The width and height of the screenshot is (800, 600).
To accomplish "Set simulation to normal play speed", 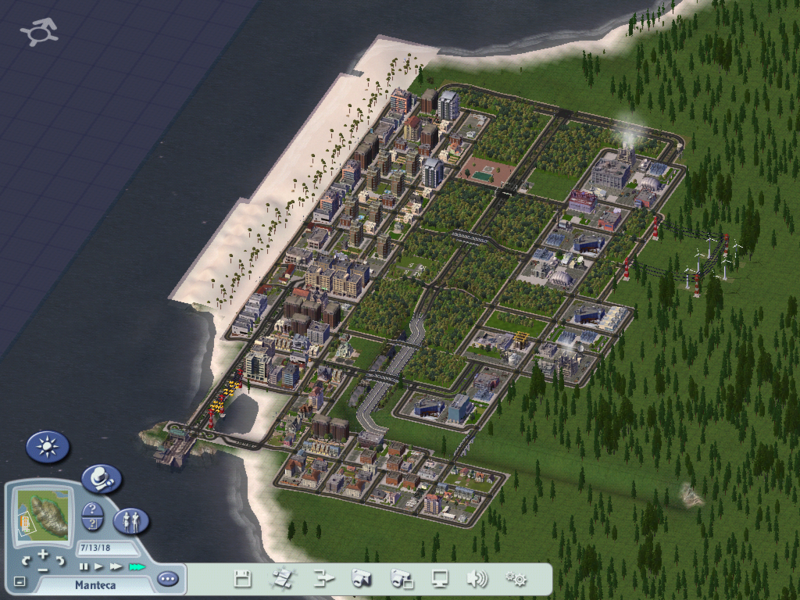I will [99, 567].
